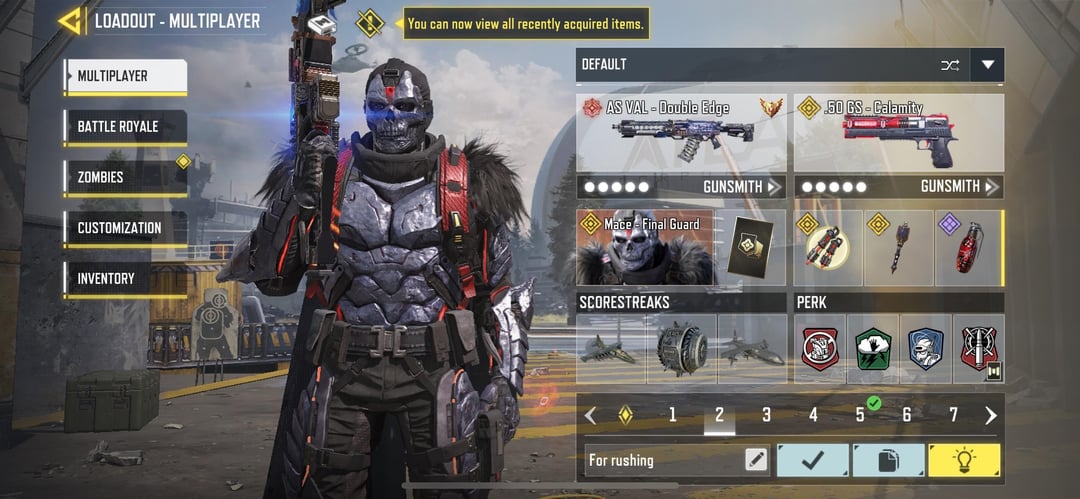Copy the loadout with the duplicate button
1080x499 pixels.
click(x=888, y=460)
